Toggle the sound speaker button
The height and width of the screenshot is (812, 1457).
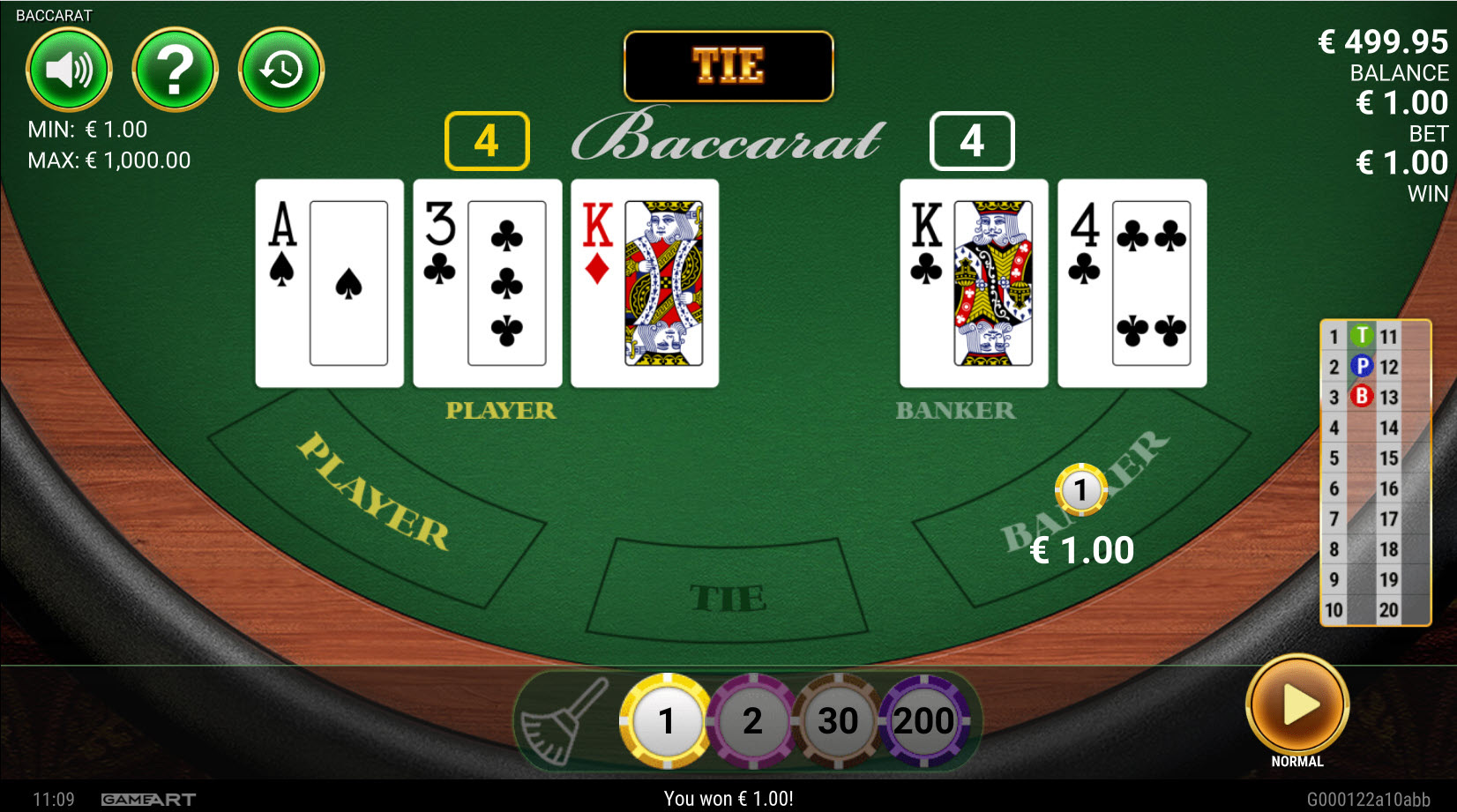pos(69,70)
